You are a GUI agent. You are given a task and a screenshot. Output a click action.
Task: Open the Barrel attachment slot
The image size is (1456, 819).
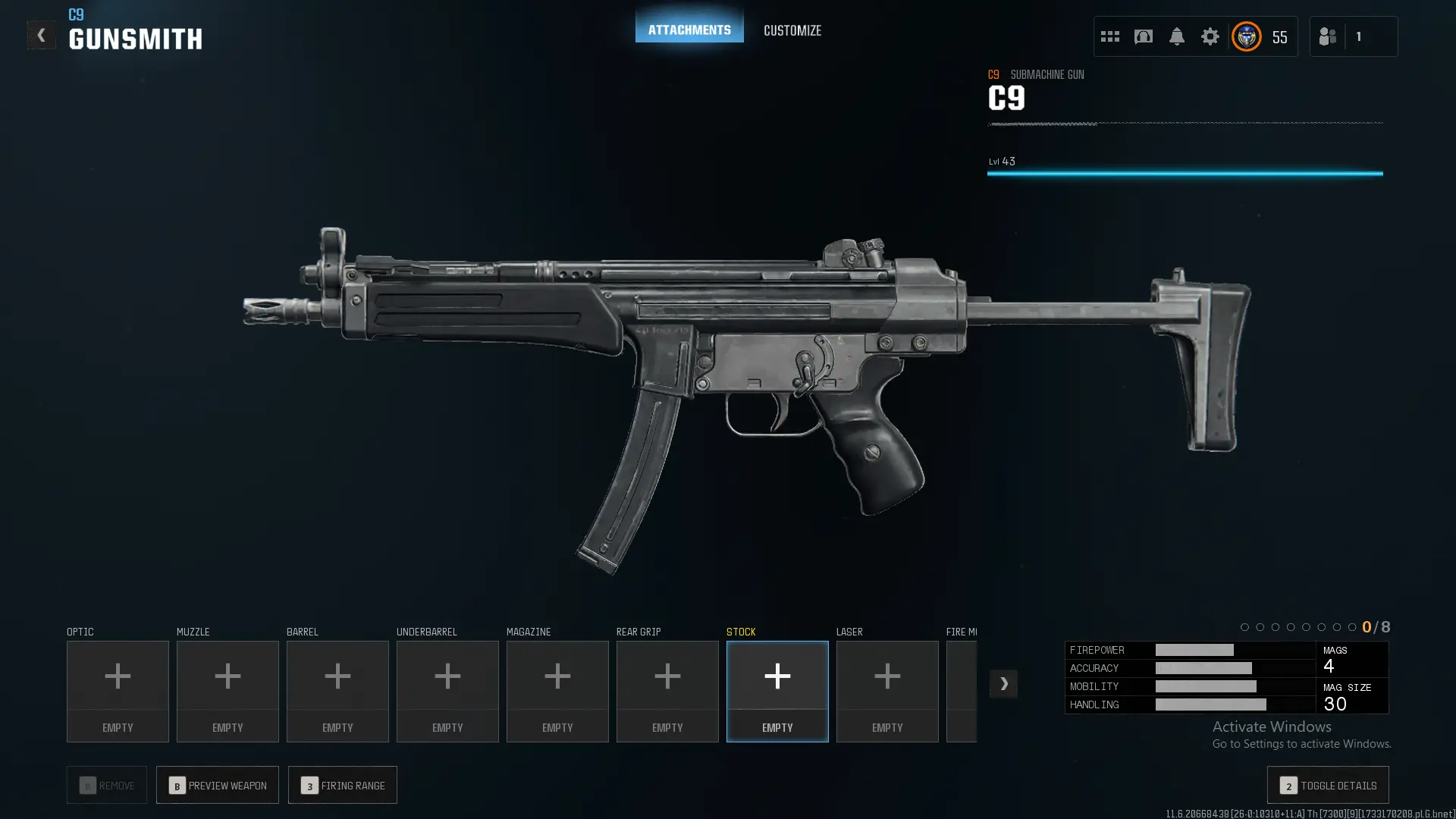click(x=337, y=691)
